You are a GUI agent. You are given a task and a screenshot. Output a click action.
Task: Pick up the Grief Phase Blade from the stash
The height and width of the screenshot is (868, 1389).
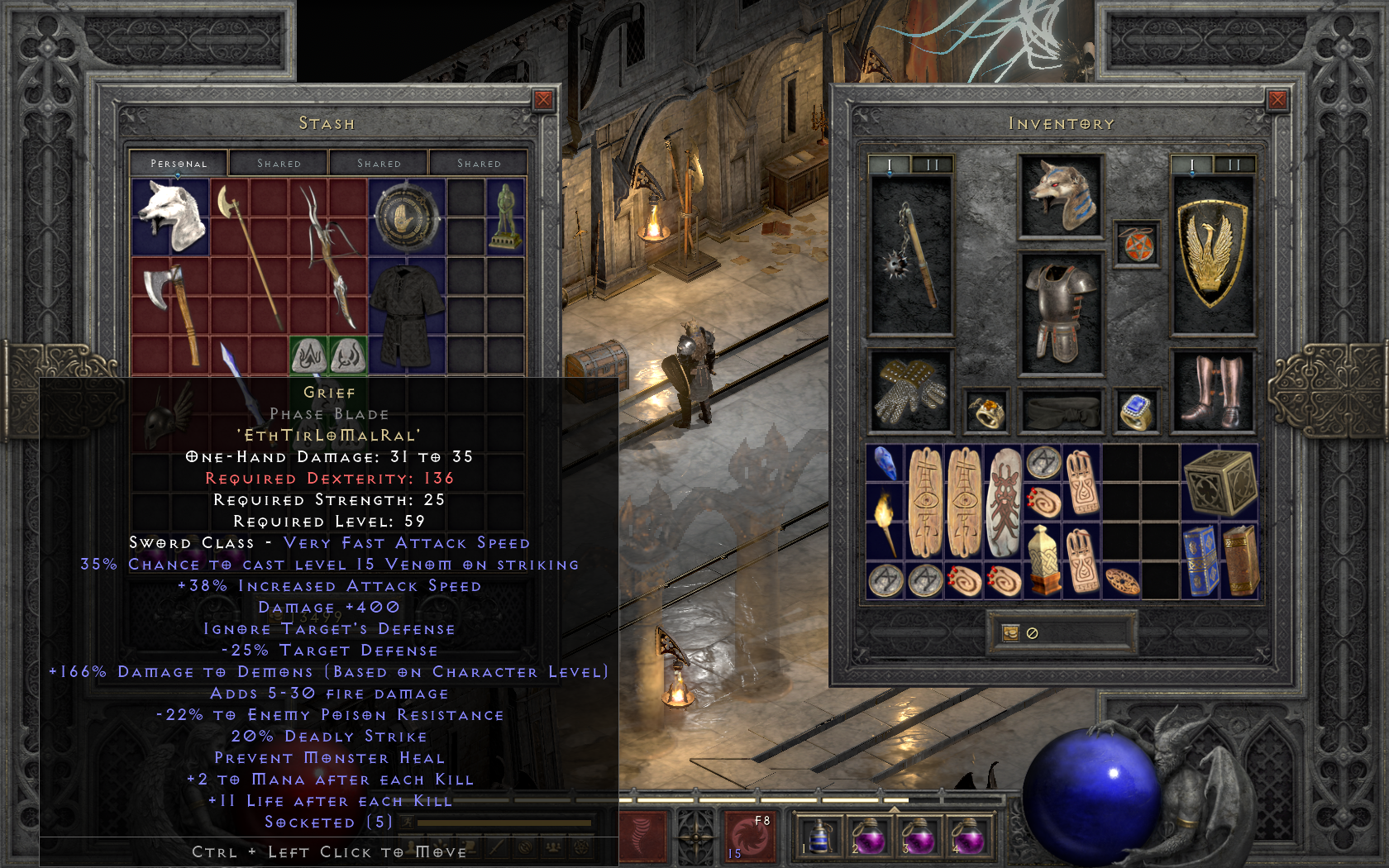231,364
